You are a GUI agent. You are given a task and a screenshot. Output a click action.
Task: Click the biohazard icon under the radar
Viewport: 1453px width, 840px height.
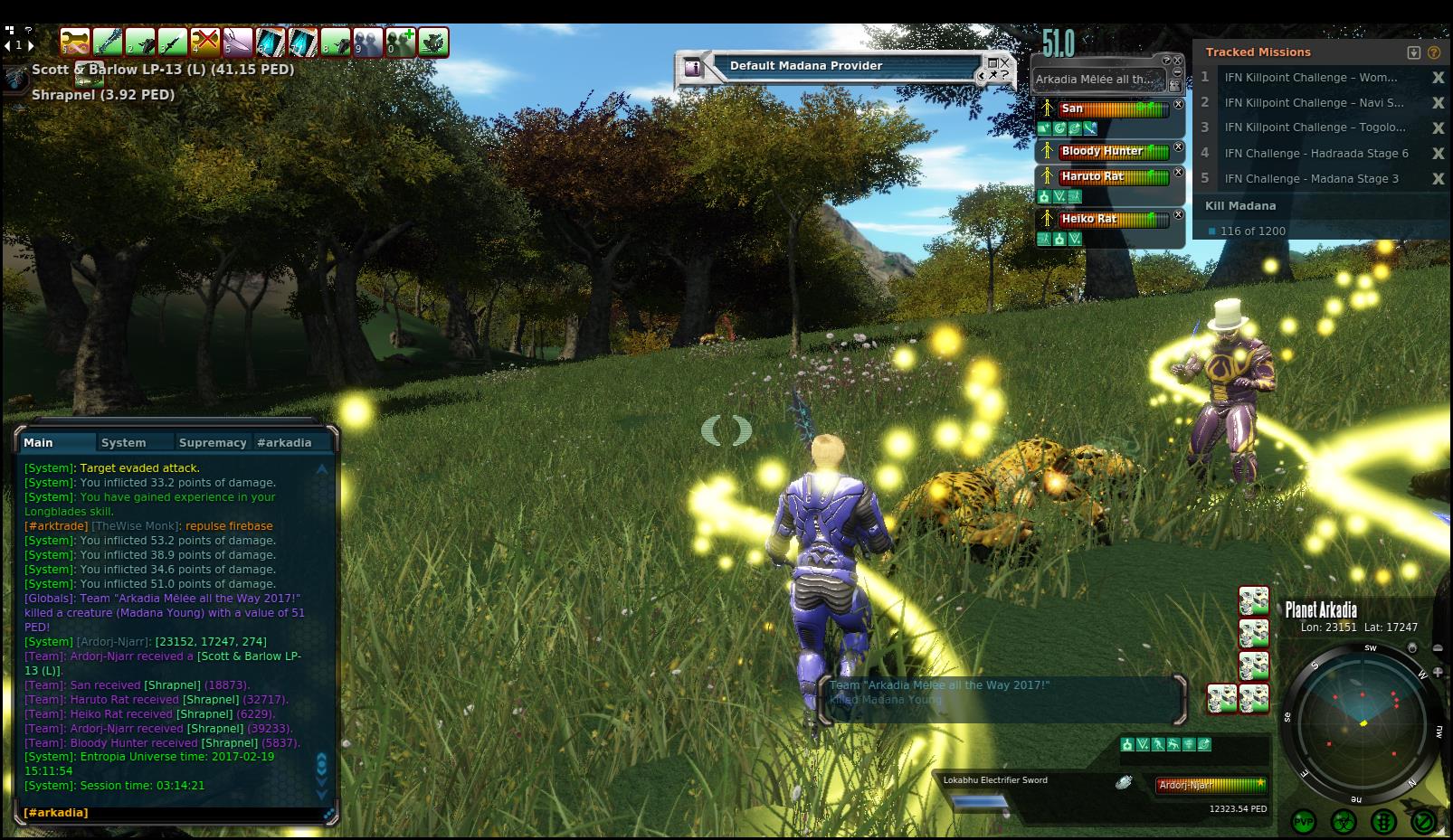point(1344,822)
